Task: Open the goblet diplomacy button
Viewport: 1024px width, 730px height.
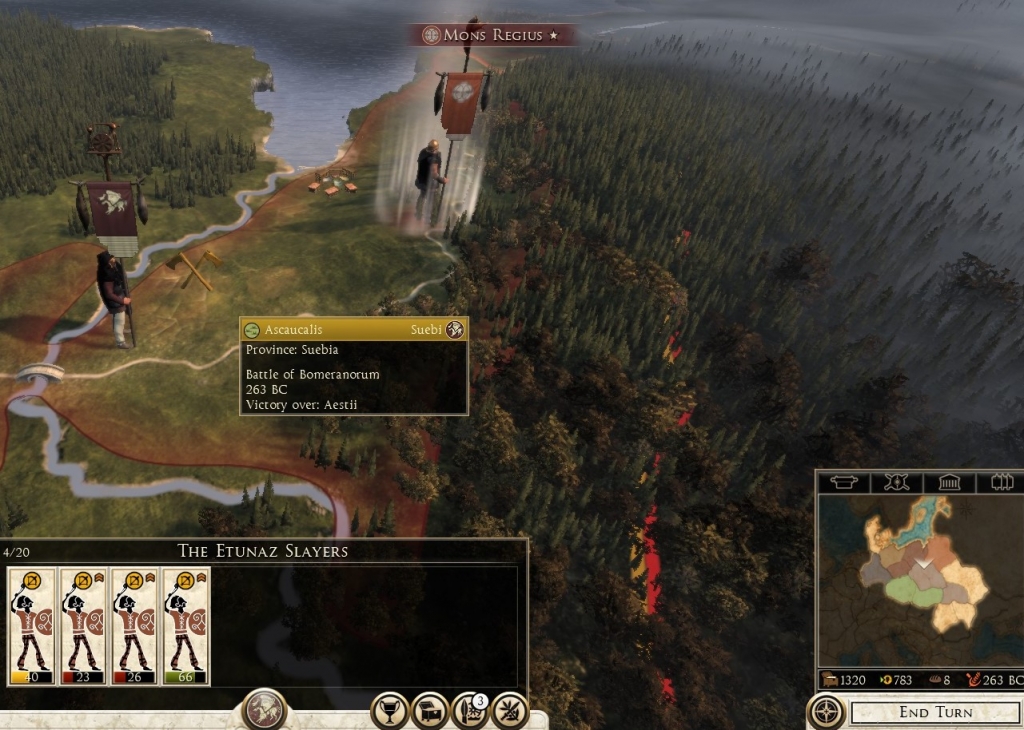Action: 389,710
